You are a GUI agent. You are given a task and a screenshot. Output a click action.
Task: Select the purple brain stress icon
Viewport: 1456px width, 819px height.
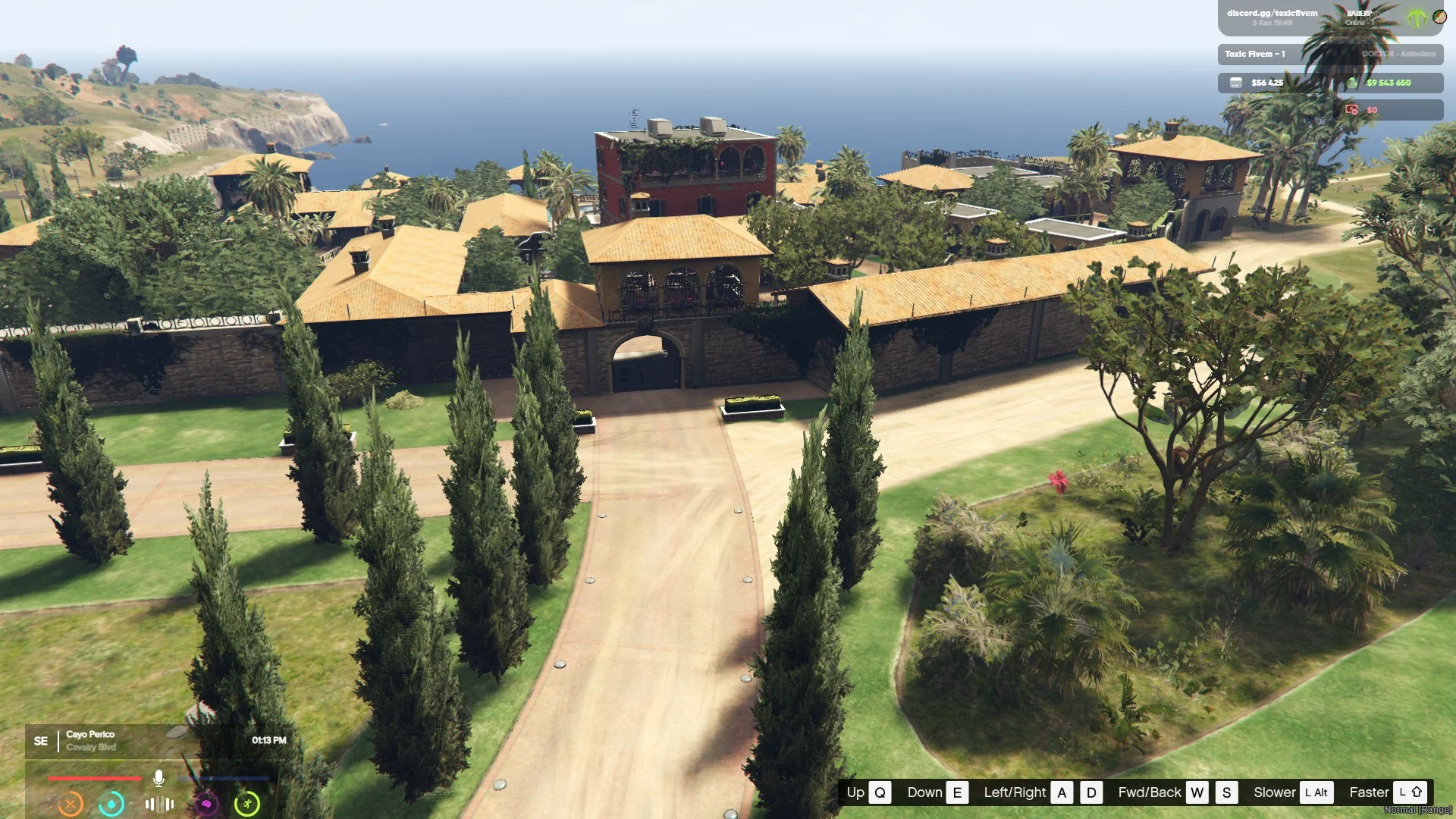click(x=206, y=803)
